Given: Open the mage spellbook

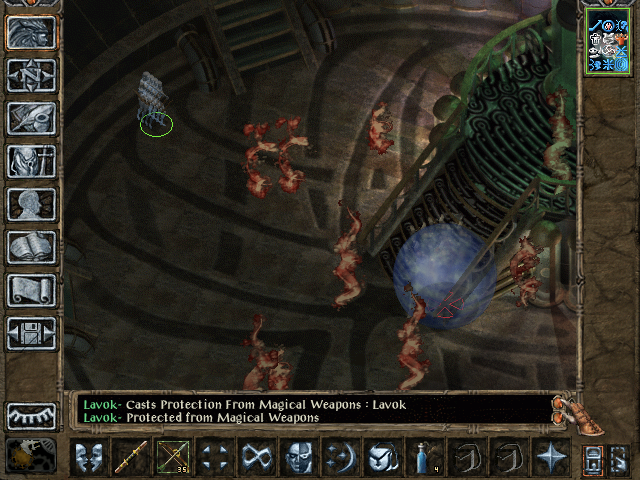Looking at the screenshot, I should click(31, 247).
